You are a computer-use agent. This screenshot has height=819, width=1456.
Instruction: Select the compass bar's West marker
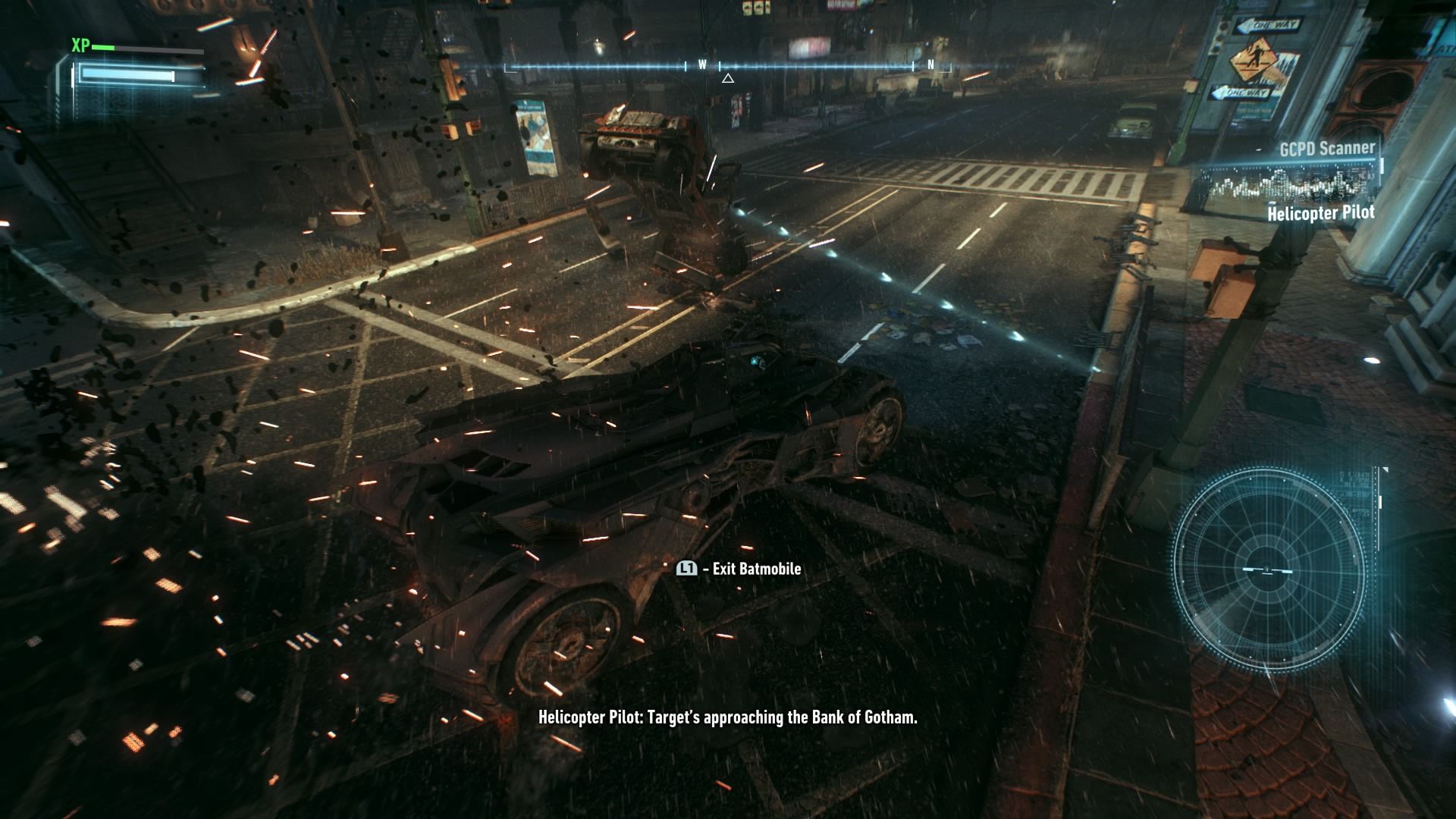(x=702, y=65)
